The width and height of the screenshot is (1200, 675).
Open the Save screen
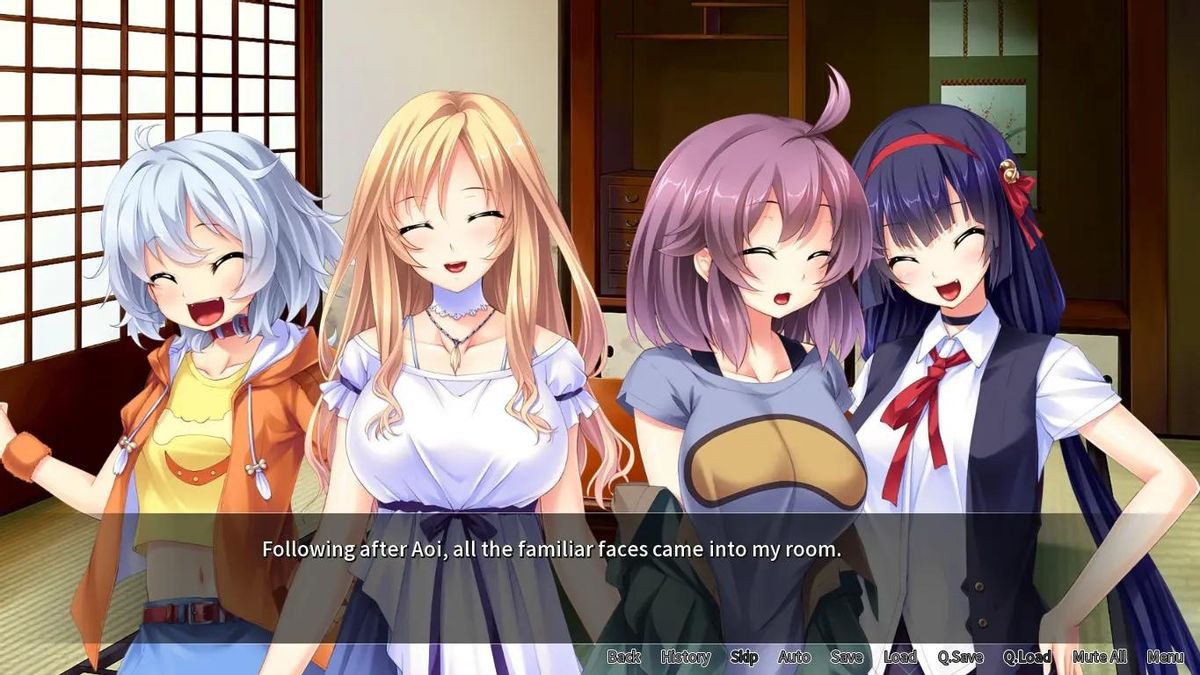click(x=846, y=657)
